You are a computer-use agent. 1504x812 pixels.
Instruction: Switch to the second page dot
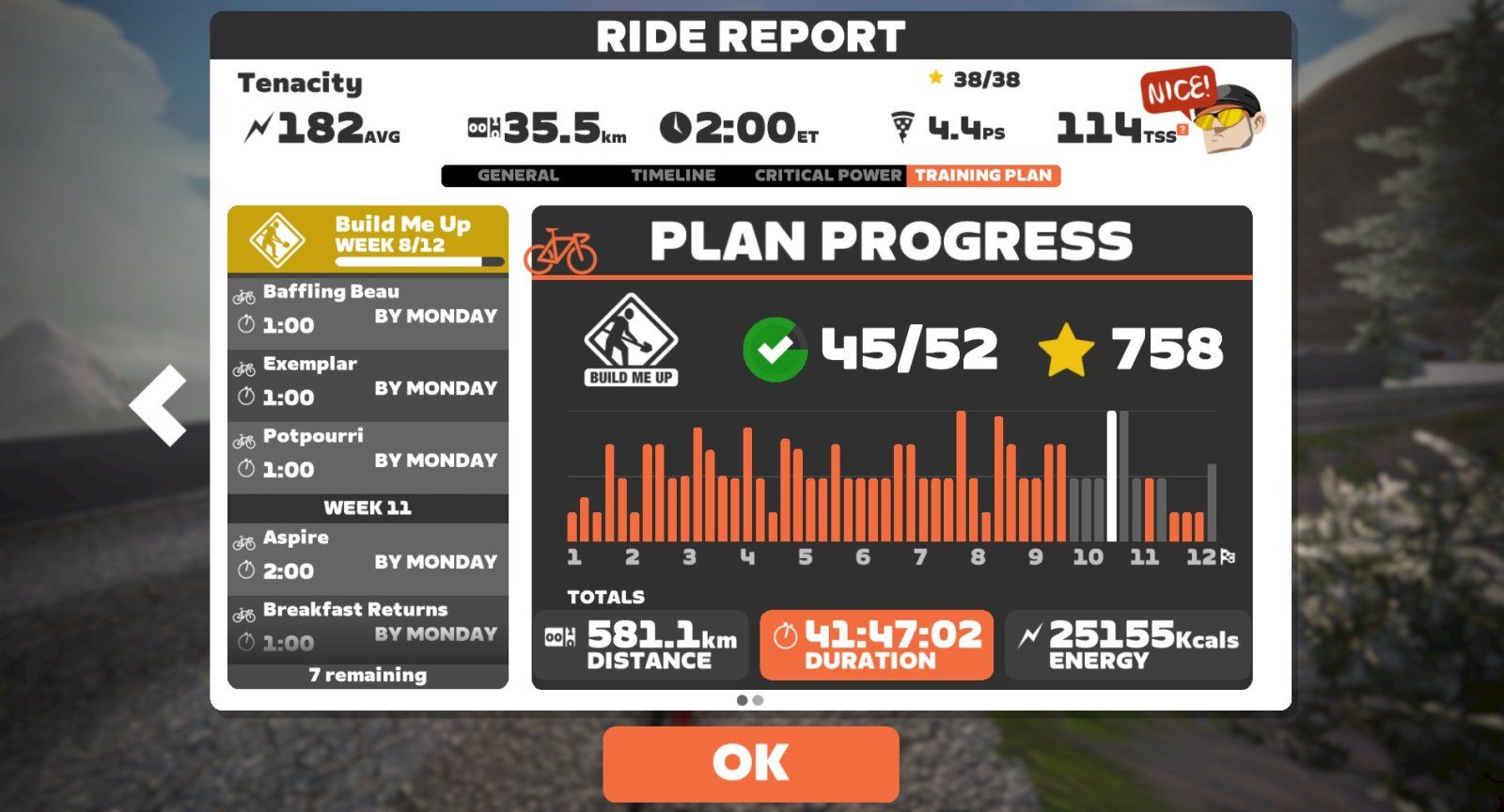[x=758, y=700]
